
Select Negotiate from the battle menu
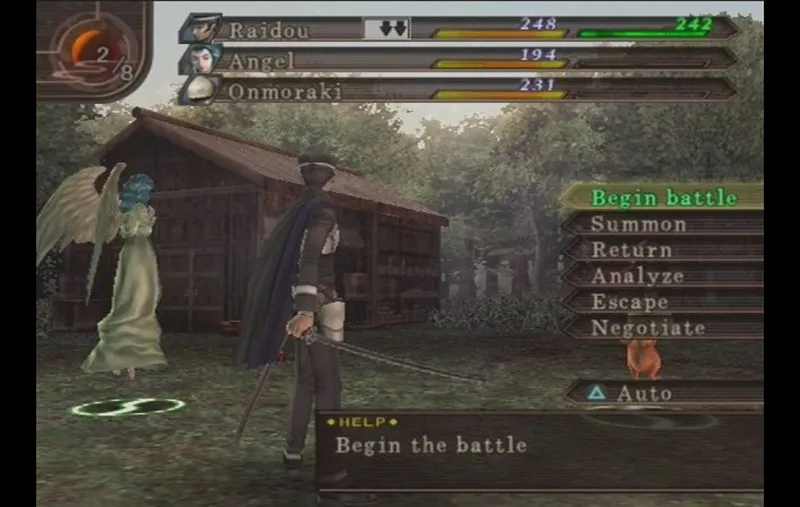pyautogui.click(x=661, y=328)
